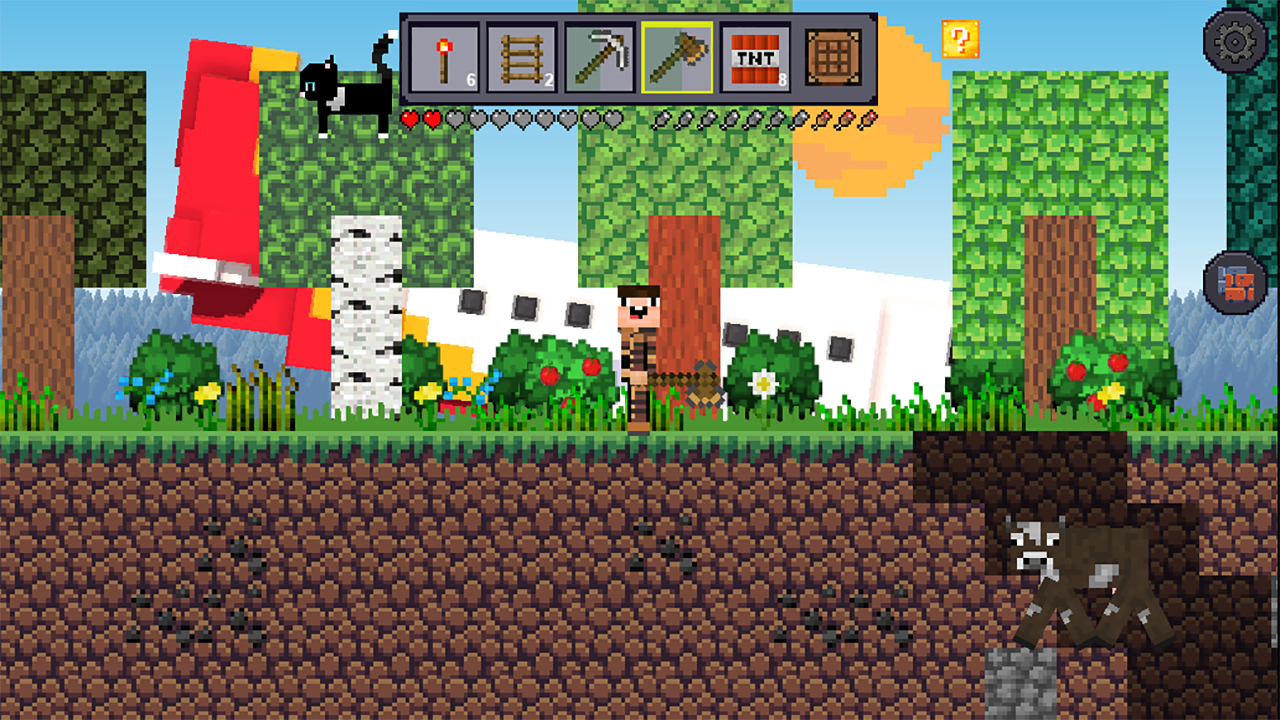
Task: Open the crafting menu button on the right edge
Action: point(1233,282)
